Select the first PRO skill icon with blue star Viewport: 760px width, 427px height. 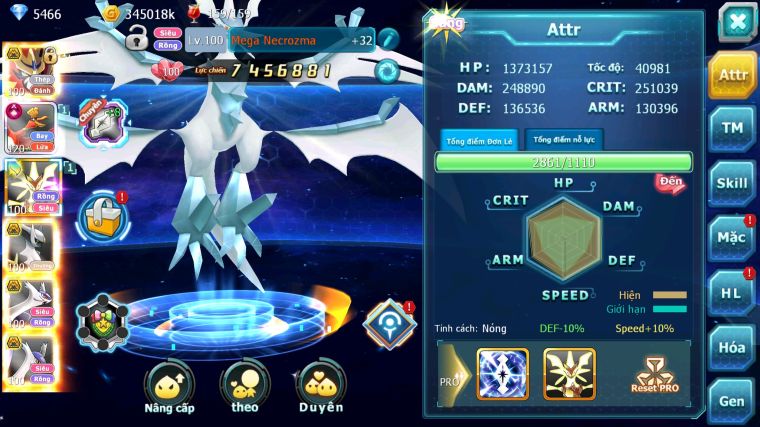point(502,374)
